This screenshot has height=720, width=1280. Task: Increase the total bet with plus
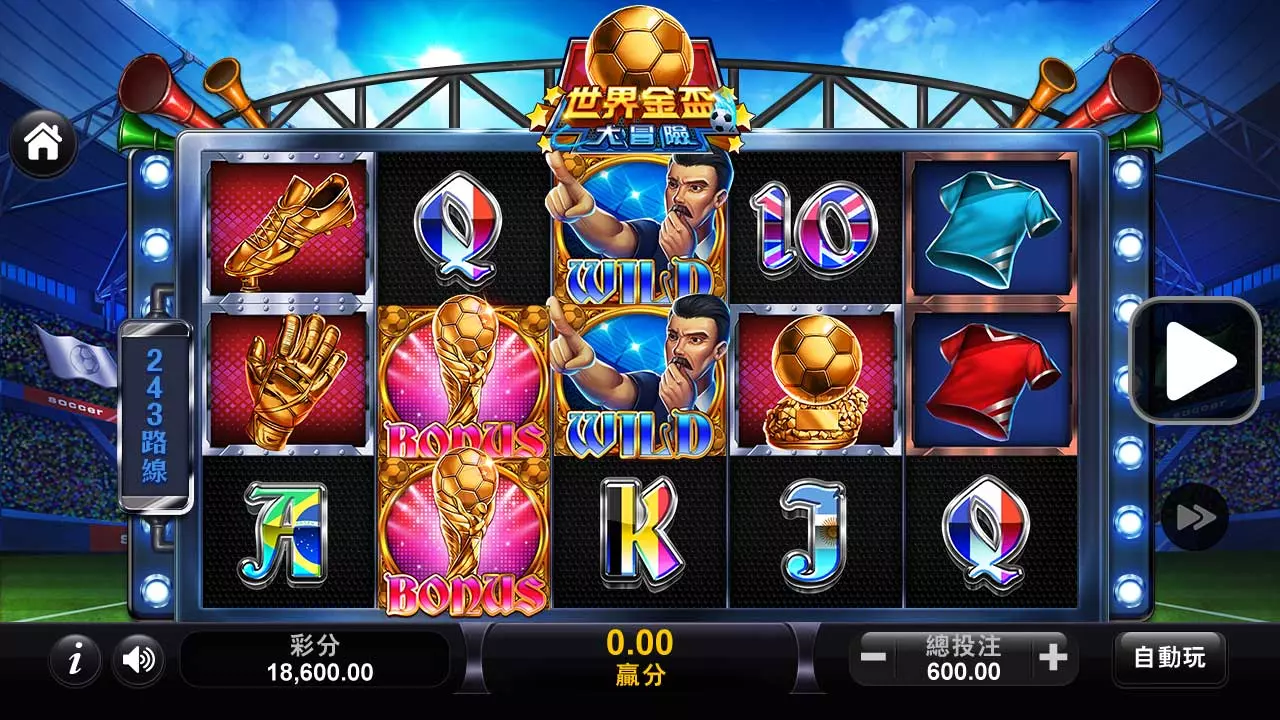coord(1051,657)
